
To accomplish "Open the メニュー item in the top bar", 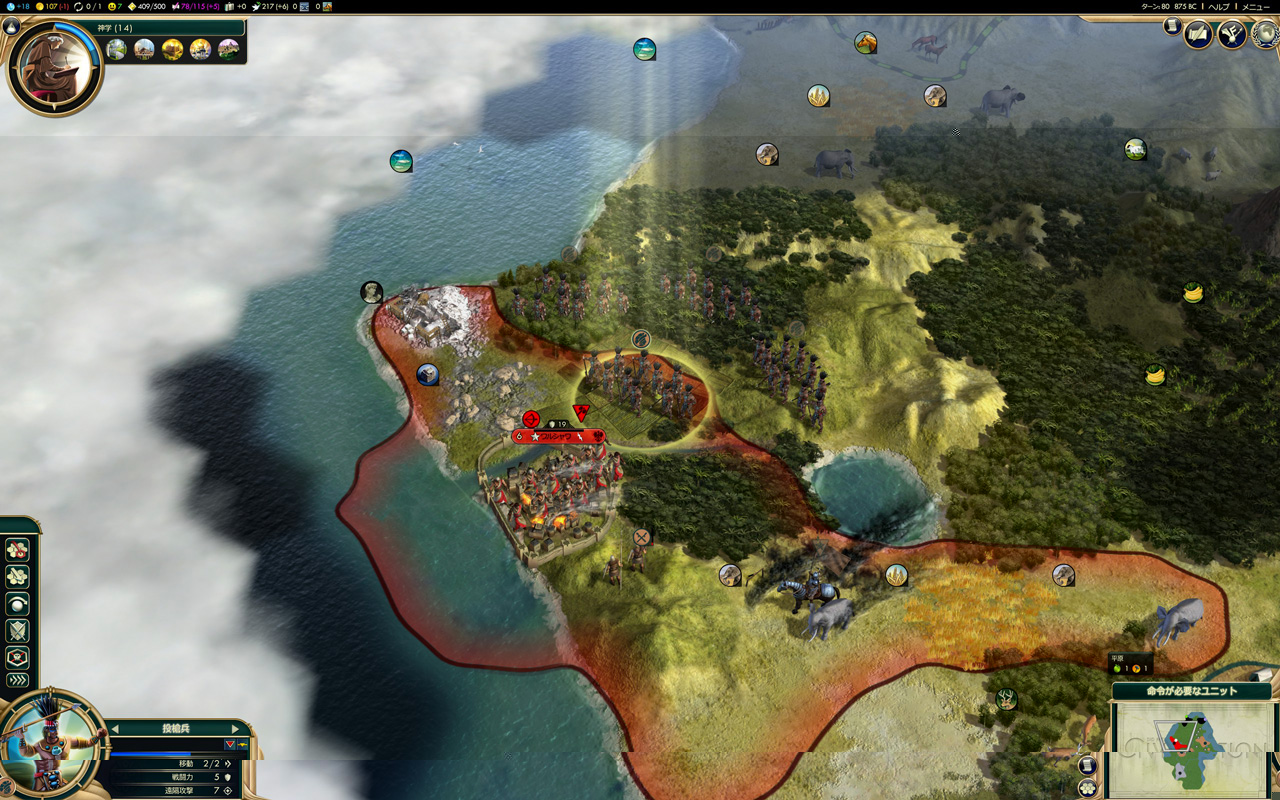I will pyautogui.click(x=1255, y=7).
